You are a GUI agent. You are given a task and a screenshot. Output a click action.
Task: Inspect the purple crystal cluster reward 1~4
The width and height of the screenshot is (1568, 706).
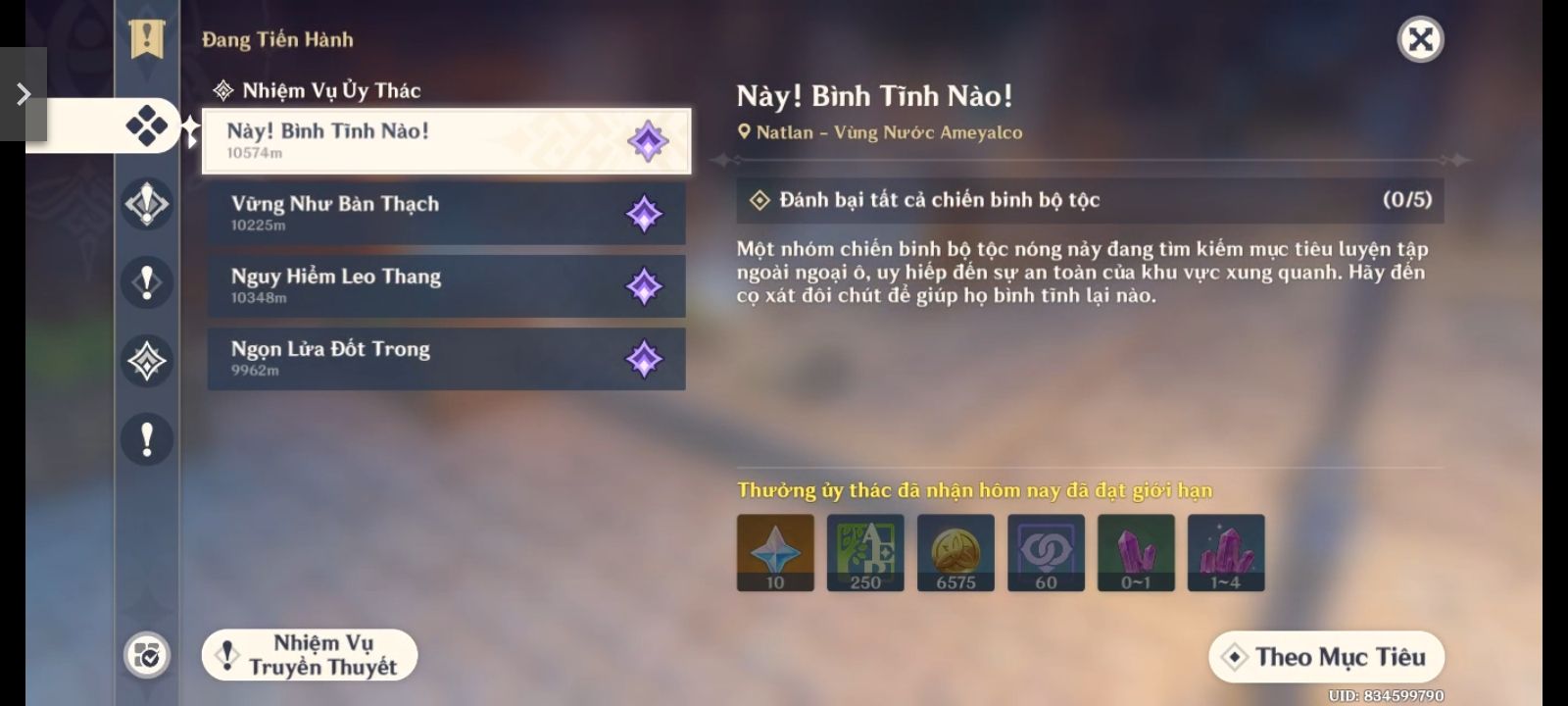tap(1226, 553)
